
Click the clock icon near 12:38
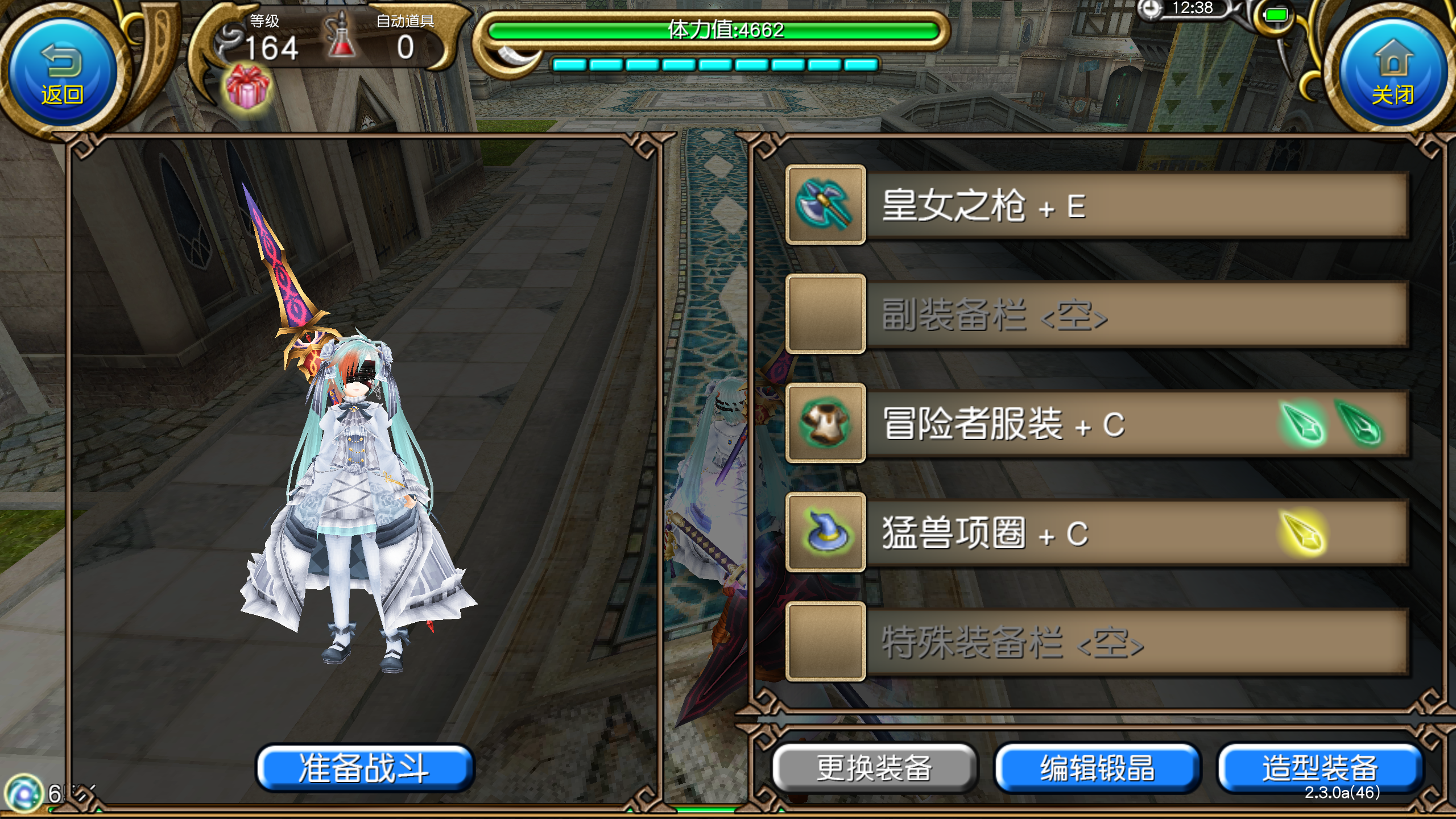[1150, 10]
